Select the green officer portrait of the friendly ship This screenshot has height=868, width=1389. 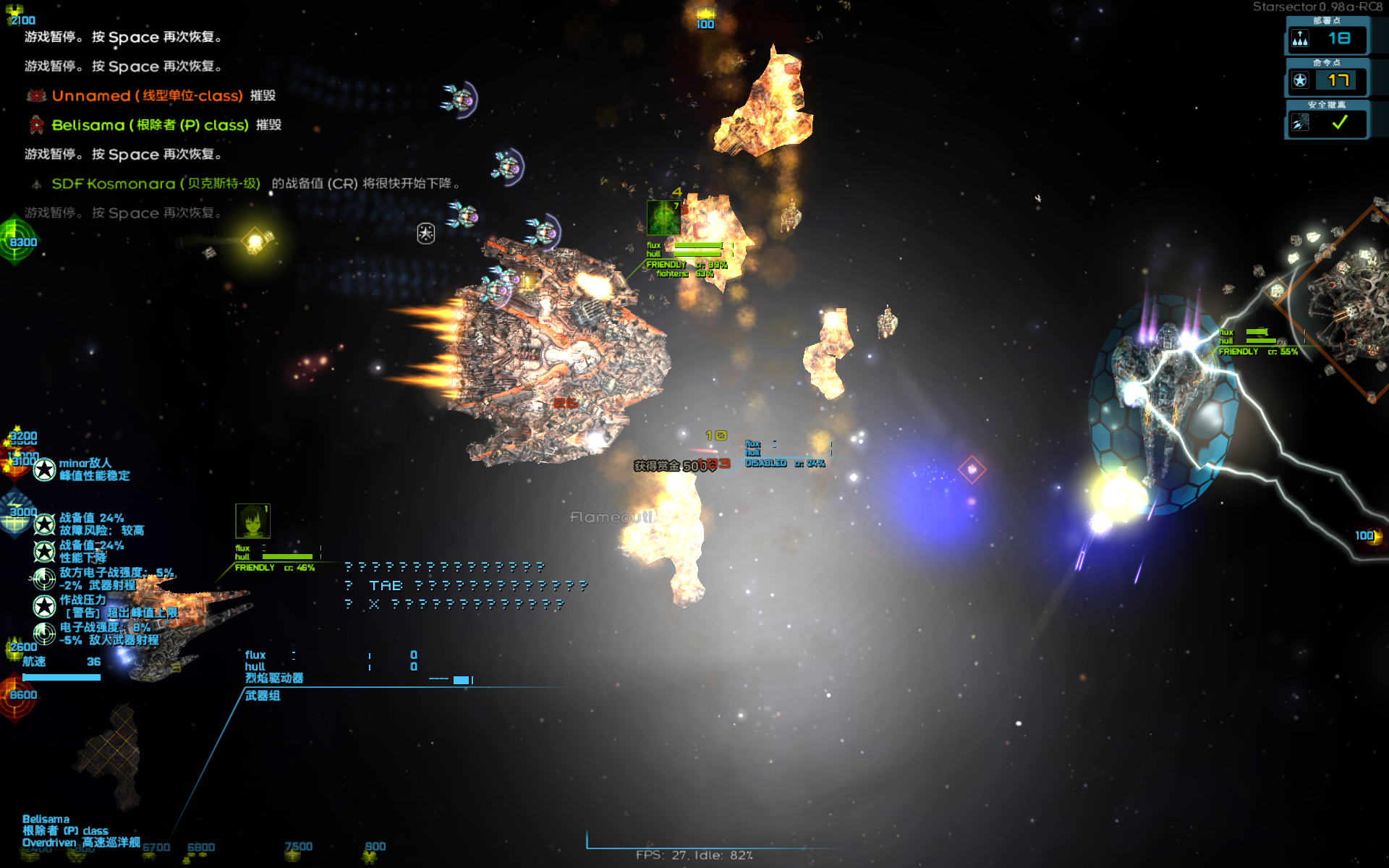(x=663, y=218)
